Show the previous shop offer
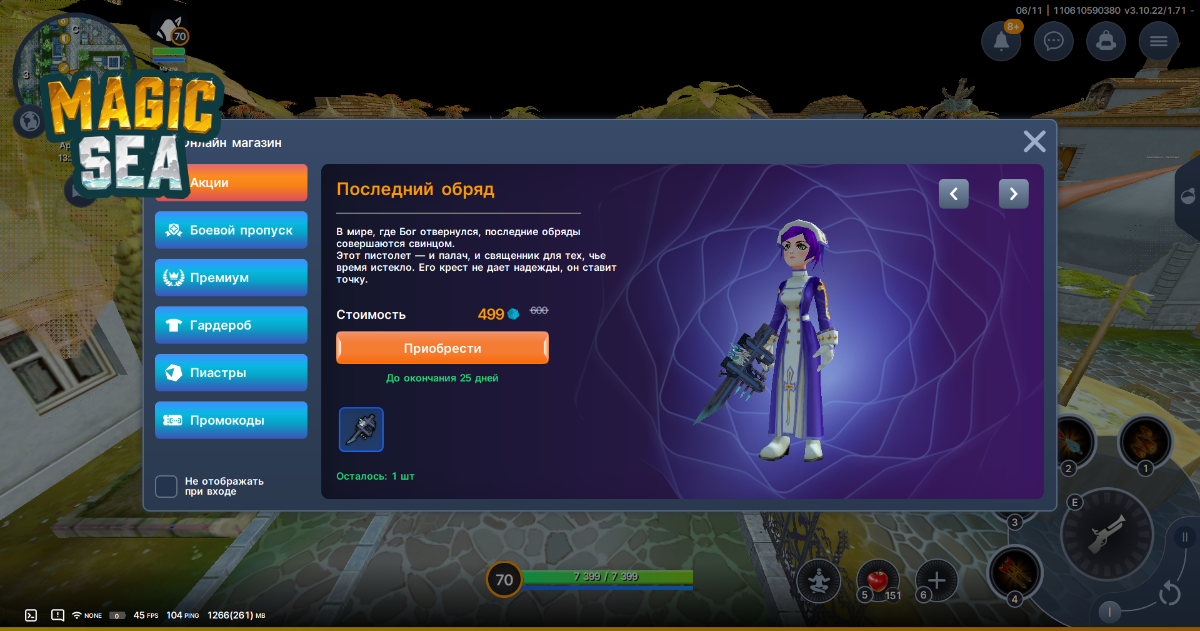 click(954, 194)
